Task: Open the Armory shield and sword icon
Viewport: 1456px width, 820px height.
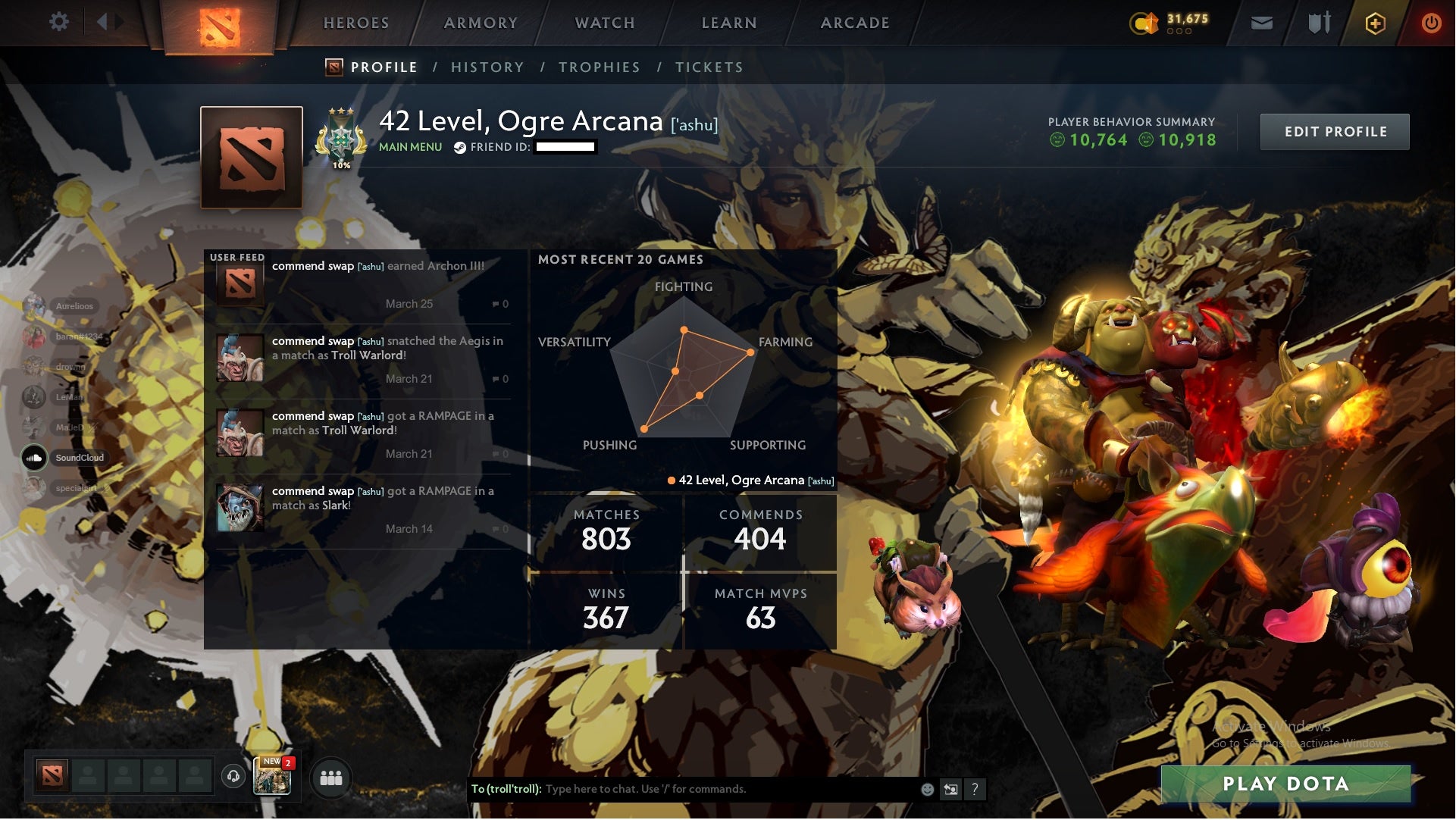Action: click(x=1319, y=22)
